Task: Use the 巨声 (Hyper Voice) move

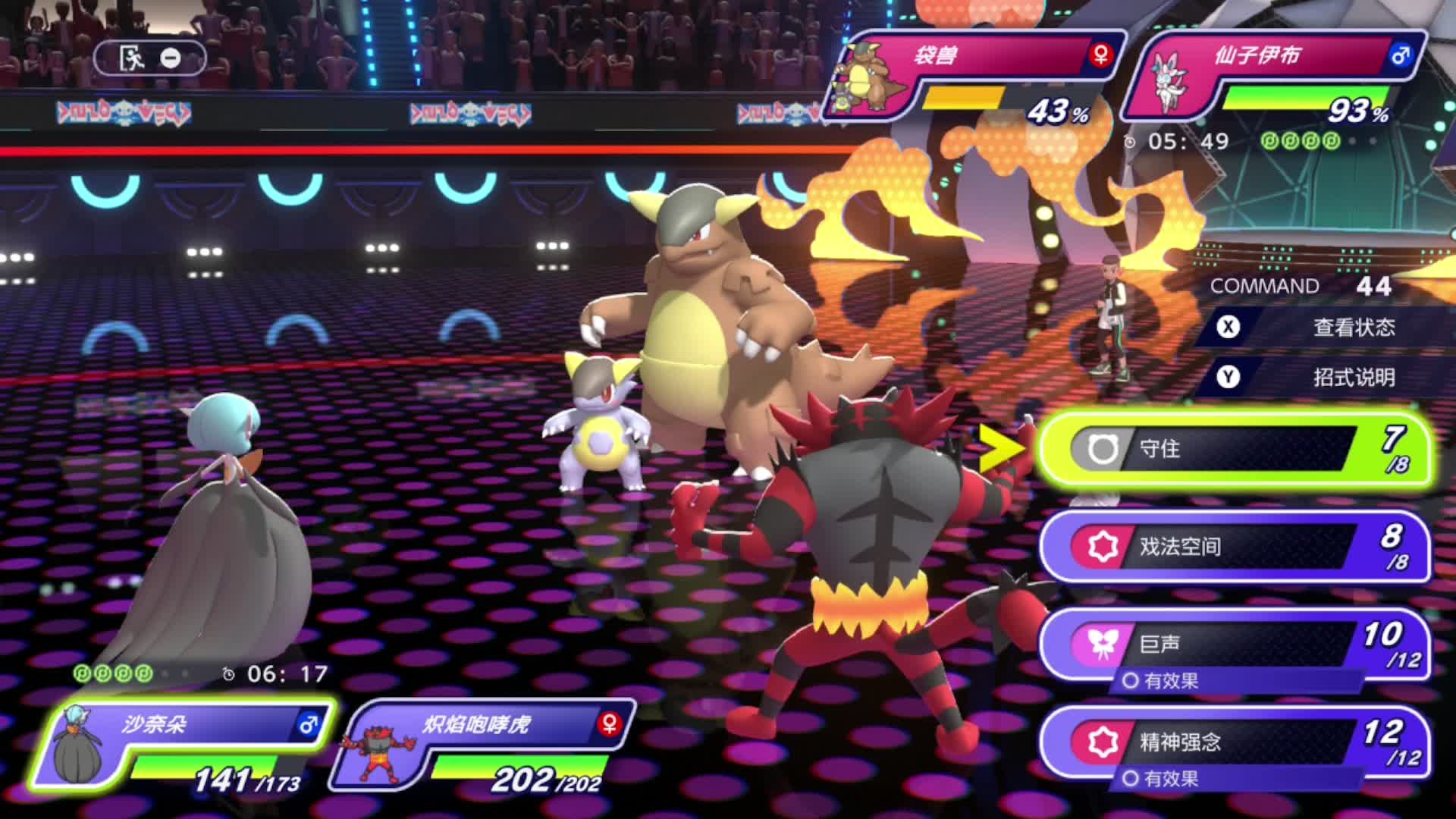Action: tap(1232, 645)
